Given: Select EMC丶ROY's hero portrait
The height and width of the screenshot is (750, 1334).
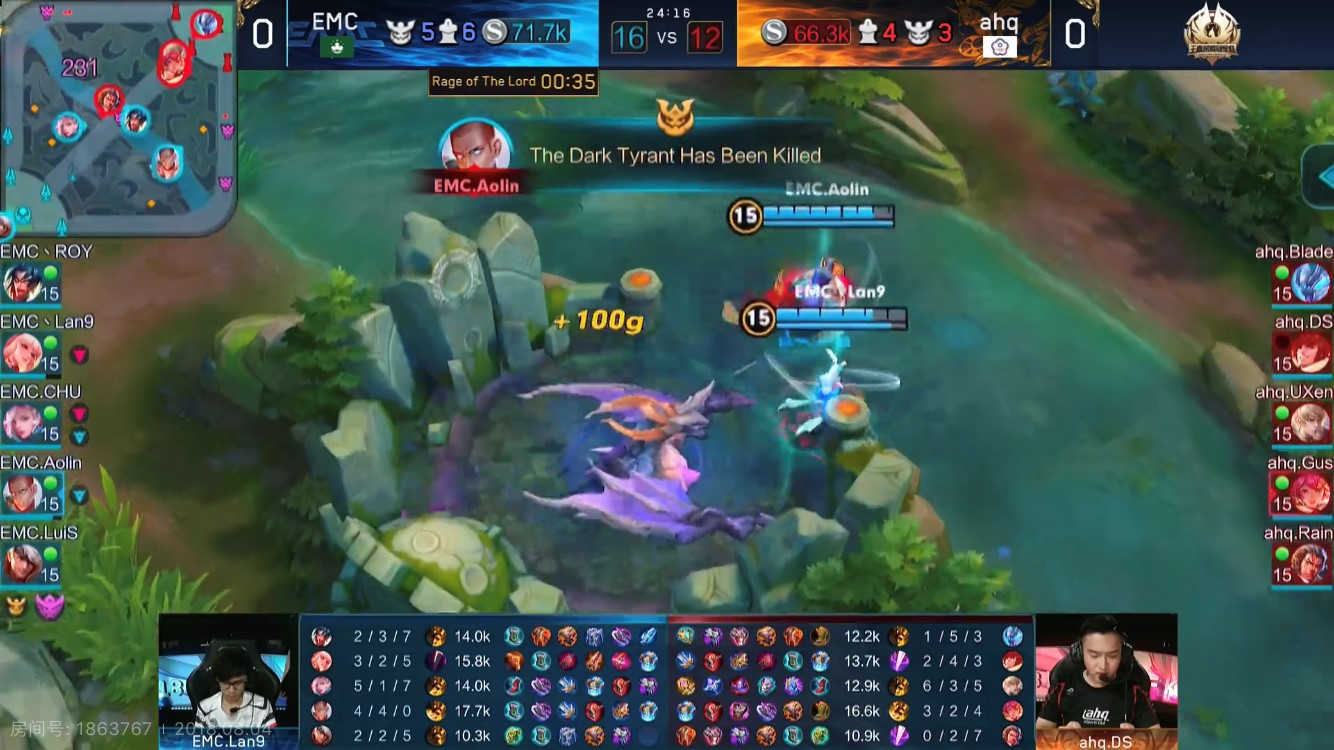Looking at the screenshot, I should coord(22,284).
